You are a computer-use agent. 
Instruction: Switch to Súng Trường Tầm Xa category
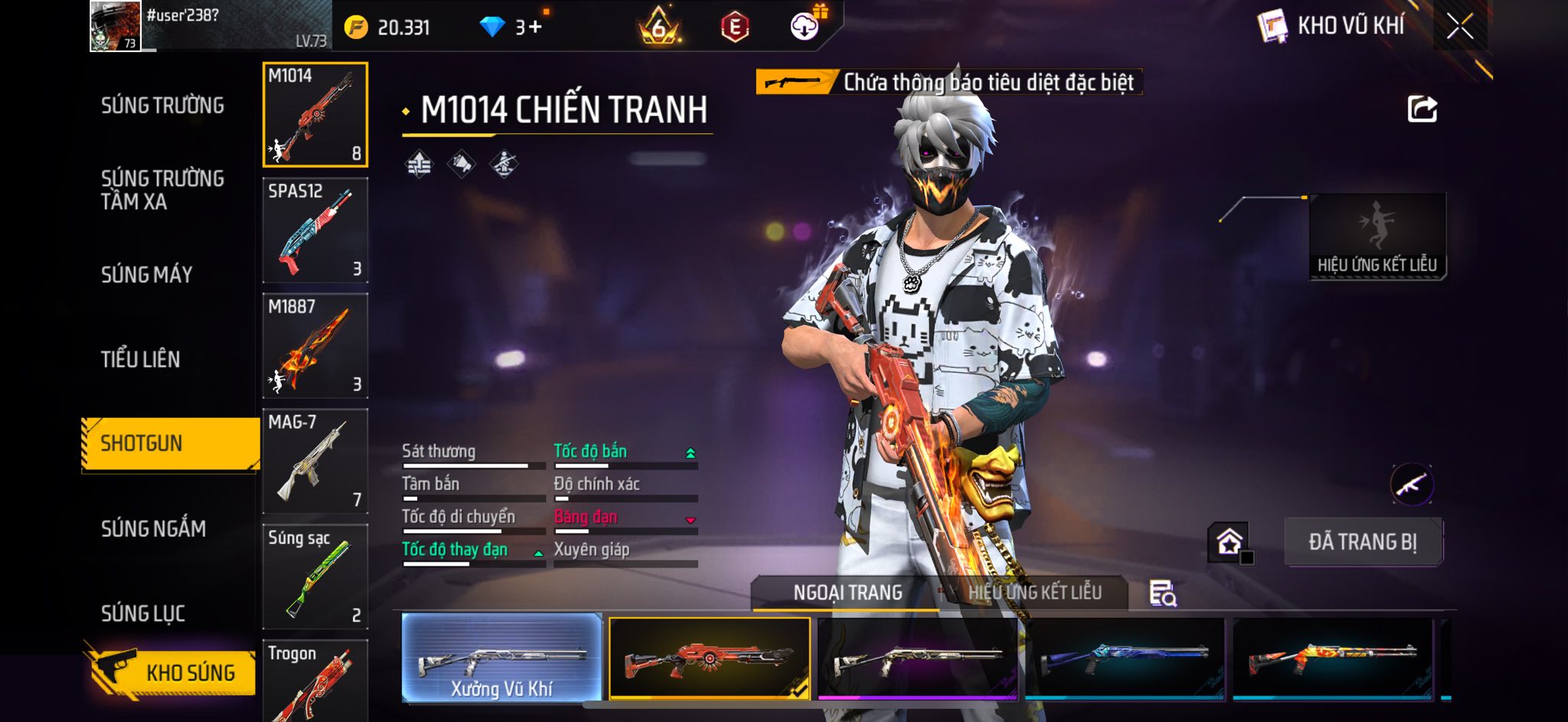(162, 190)
